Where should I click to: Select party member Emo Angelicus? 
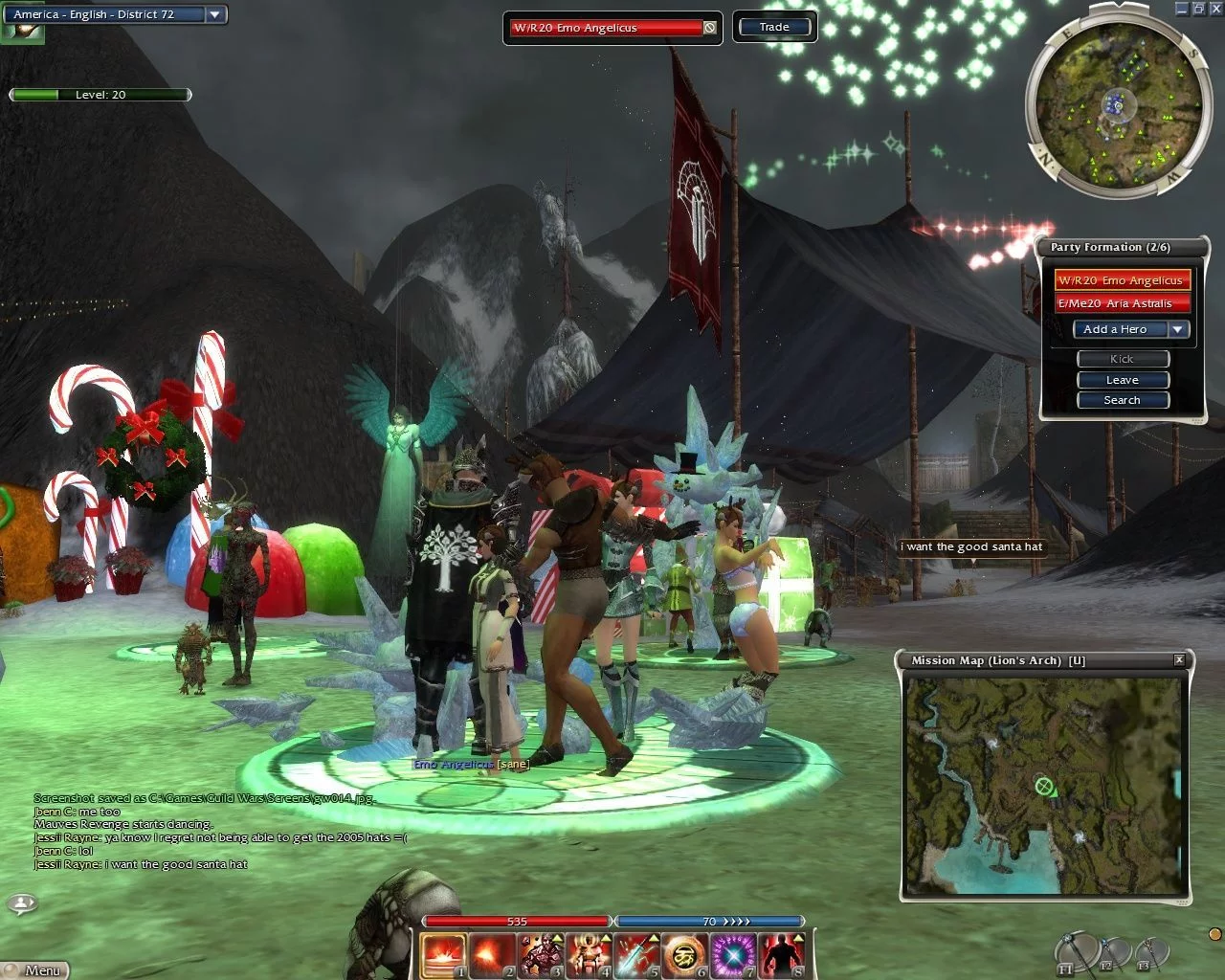pos(1121,280)
